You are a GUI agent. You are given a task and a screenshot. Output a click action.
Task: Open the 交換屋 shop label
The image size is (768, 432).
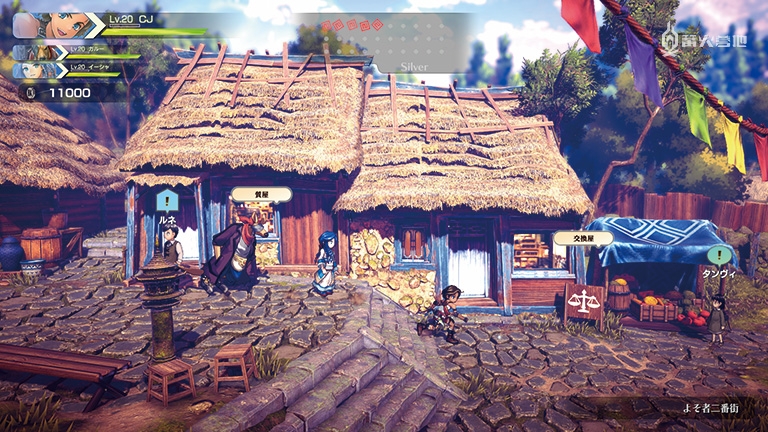[x=569, y=239]
